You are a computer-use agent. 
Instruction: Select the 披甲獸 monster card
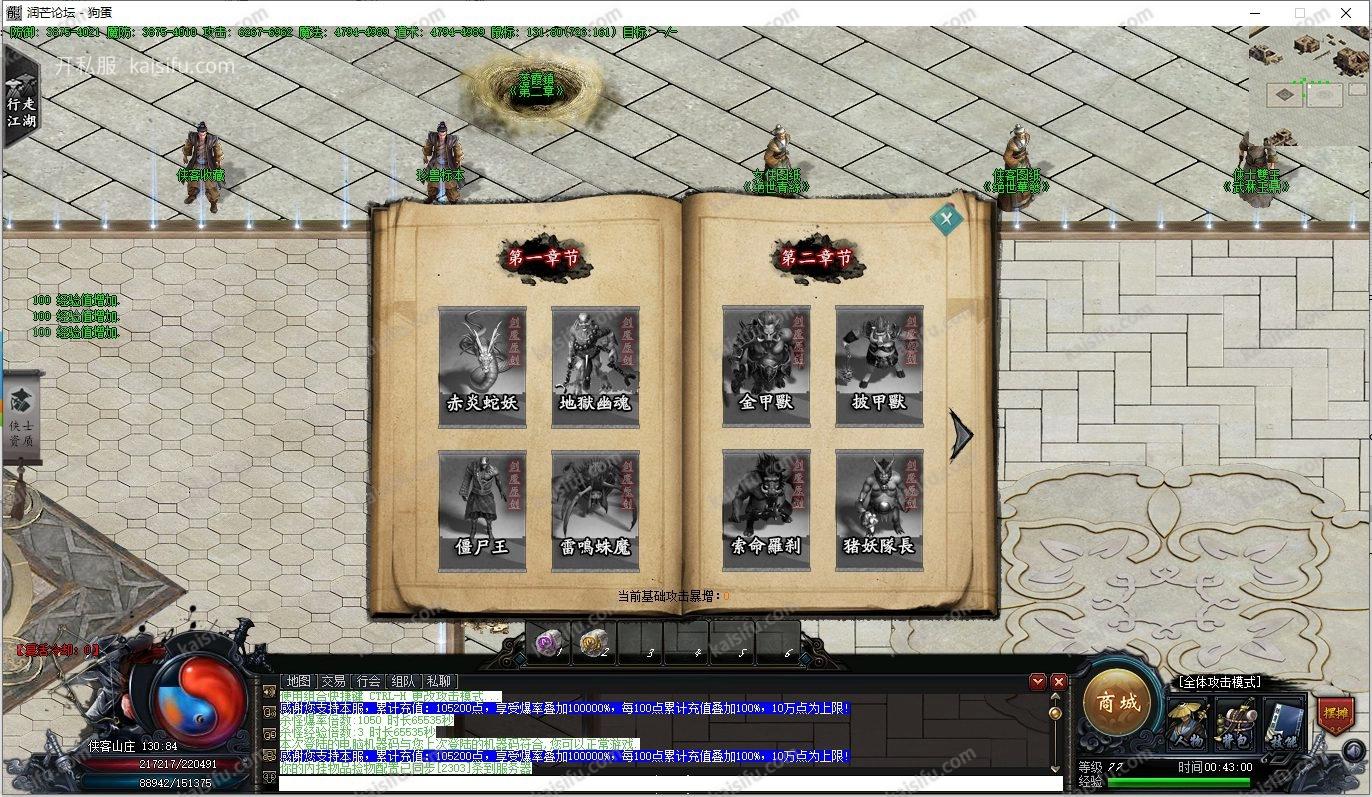(879, 367)
